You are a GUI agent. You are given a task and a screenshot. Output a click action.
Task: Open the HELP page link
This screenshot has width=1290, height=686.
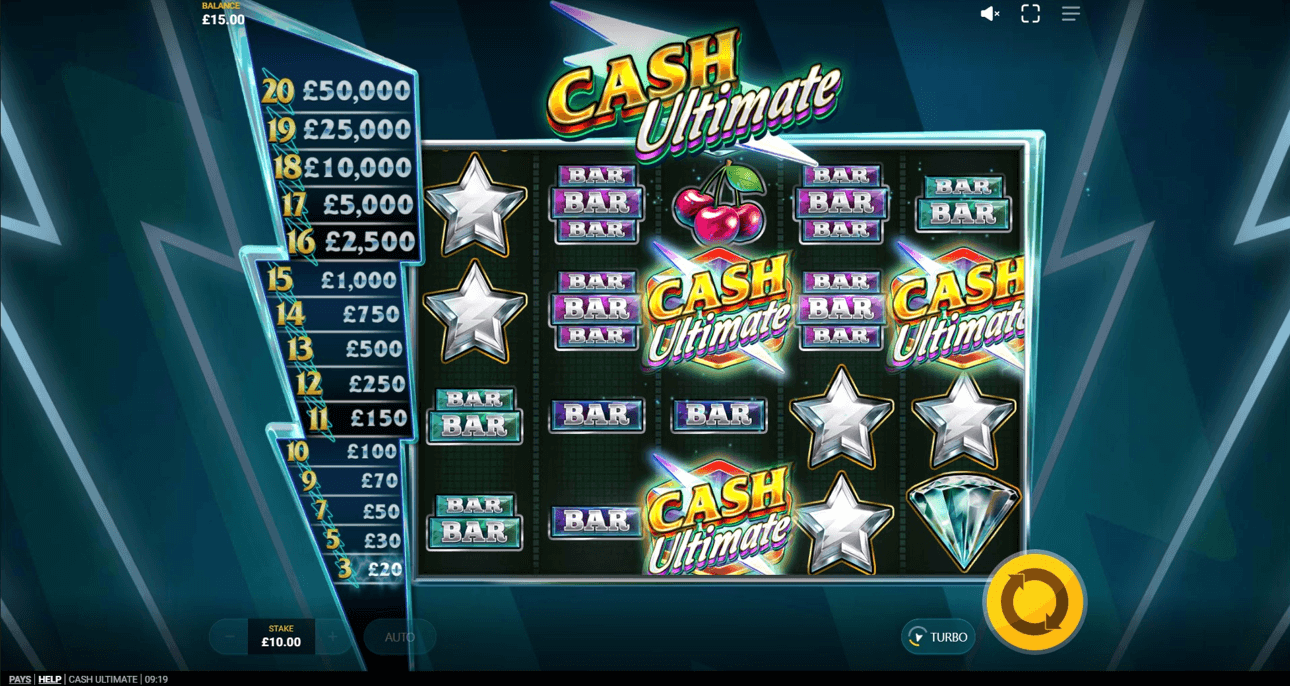point(50,679)
